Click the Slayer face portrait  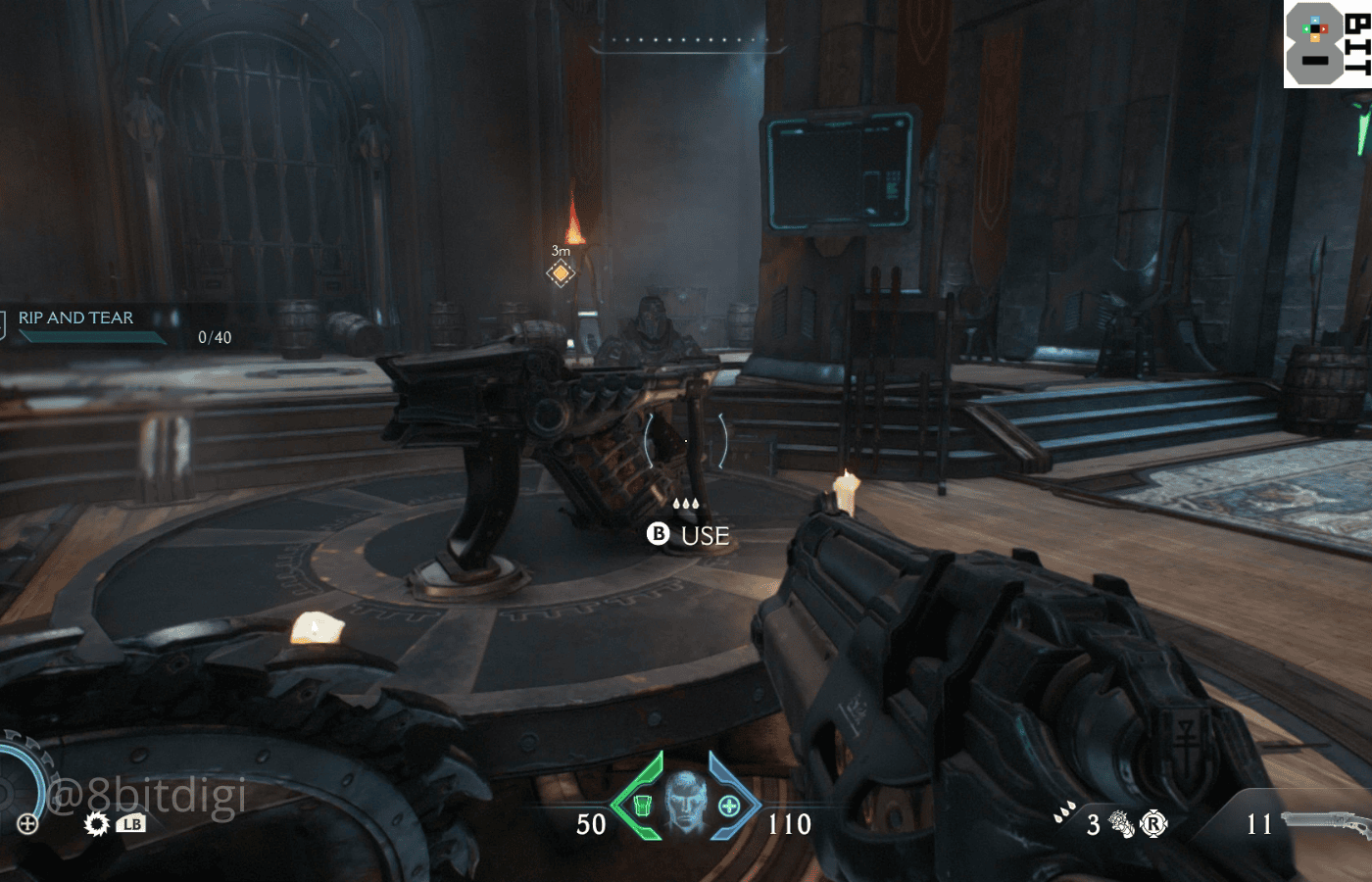point(686,803)
